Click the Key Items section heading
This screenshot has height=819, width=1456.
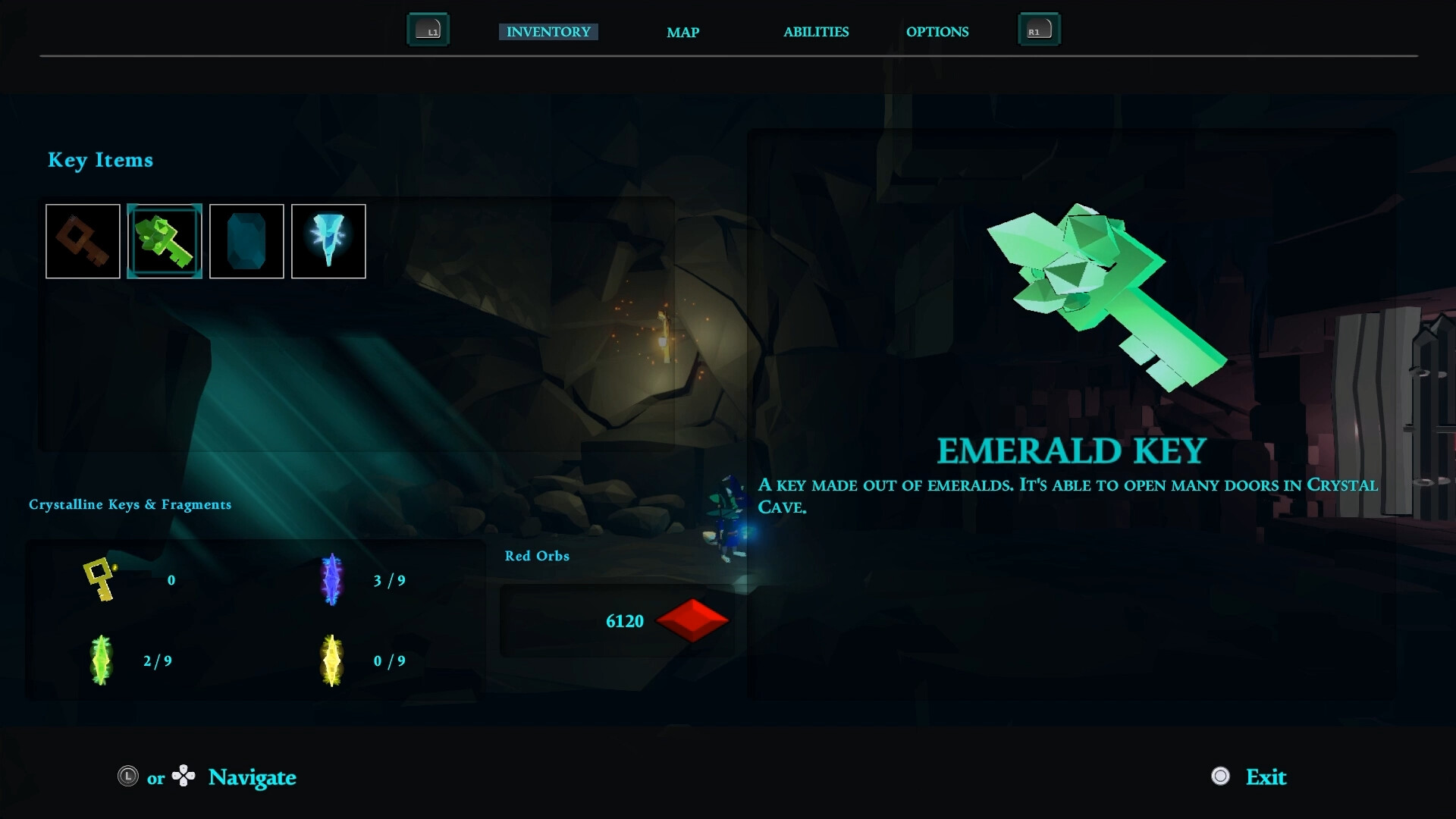tap(101, 160)
